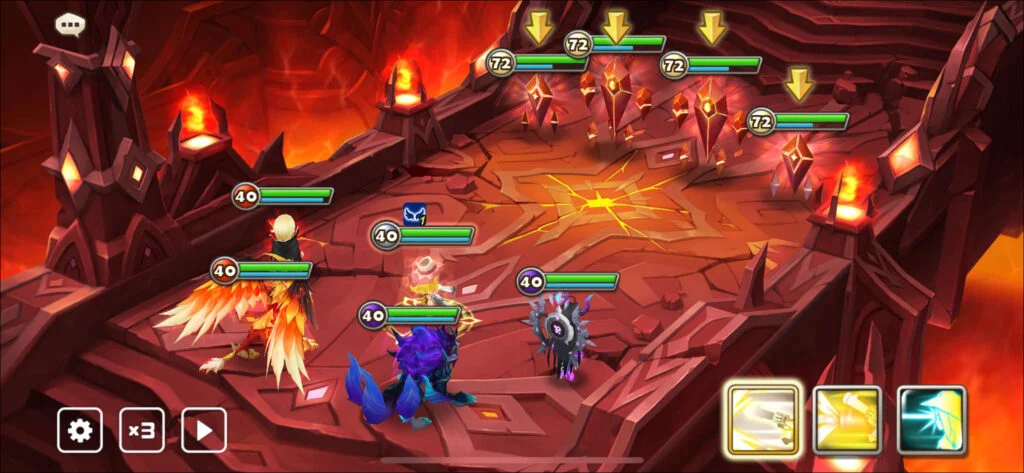
Task: Toggle the x3 battle speed button
Action: [x=142, y=430]
